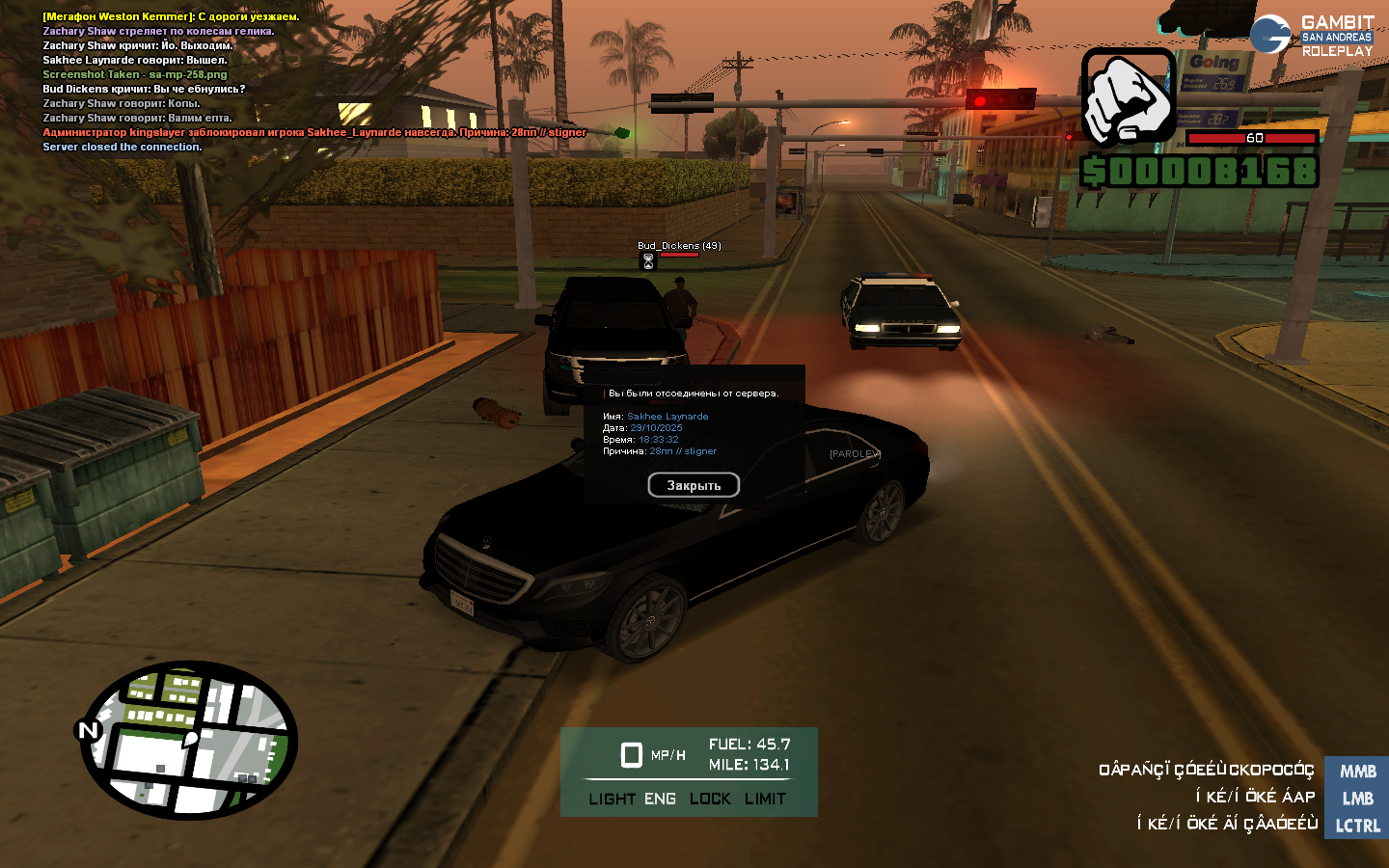Viewport: 1389px width, 868px height.
Task: Toggle the LIGHT indicator on speedometer
Action: [x=612, y=799]
